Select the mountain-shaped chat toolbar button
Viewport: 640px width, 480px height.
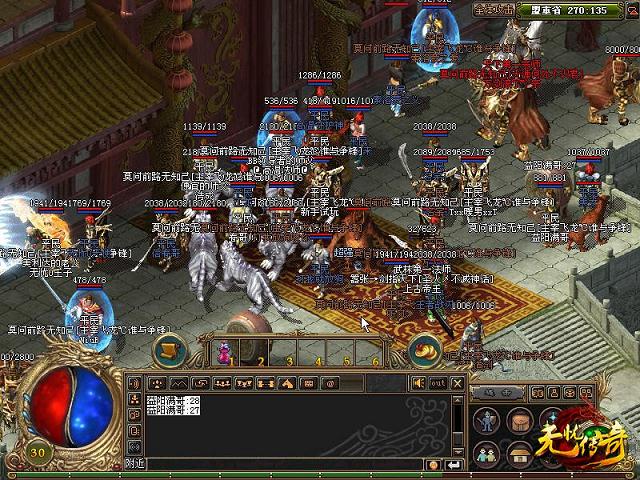tap(179, 383)
